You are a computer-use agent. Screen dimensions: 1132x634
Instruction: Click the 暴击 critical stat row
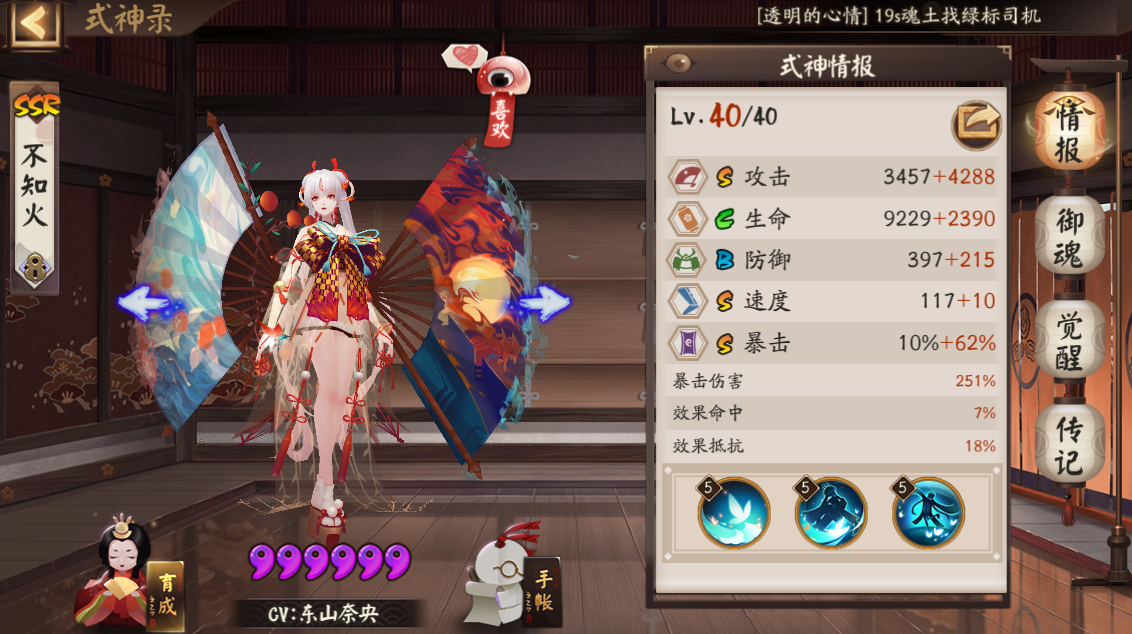pos(832,343)
